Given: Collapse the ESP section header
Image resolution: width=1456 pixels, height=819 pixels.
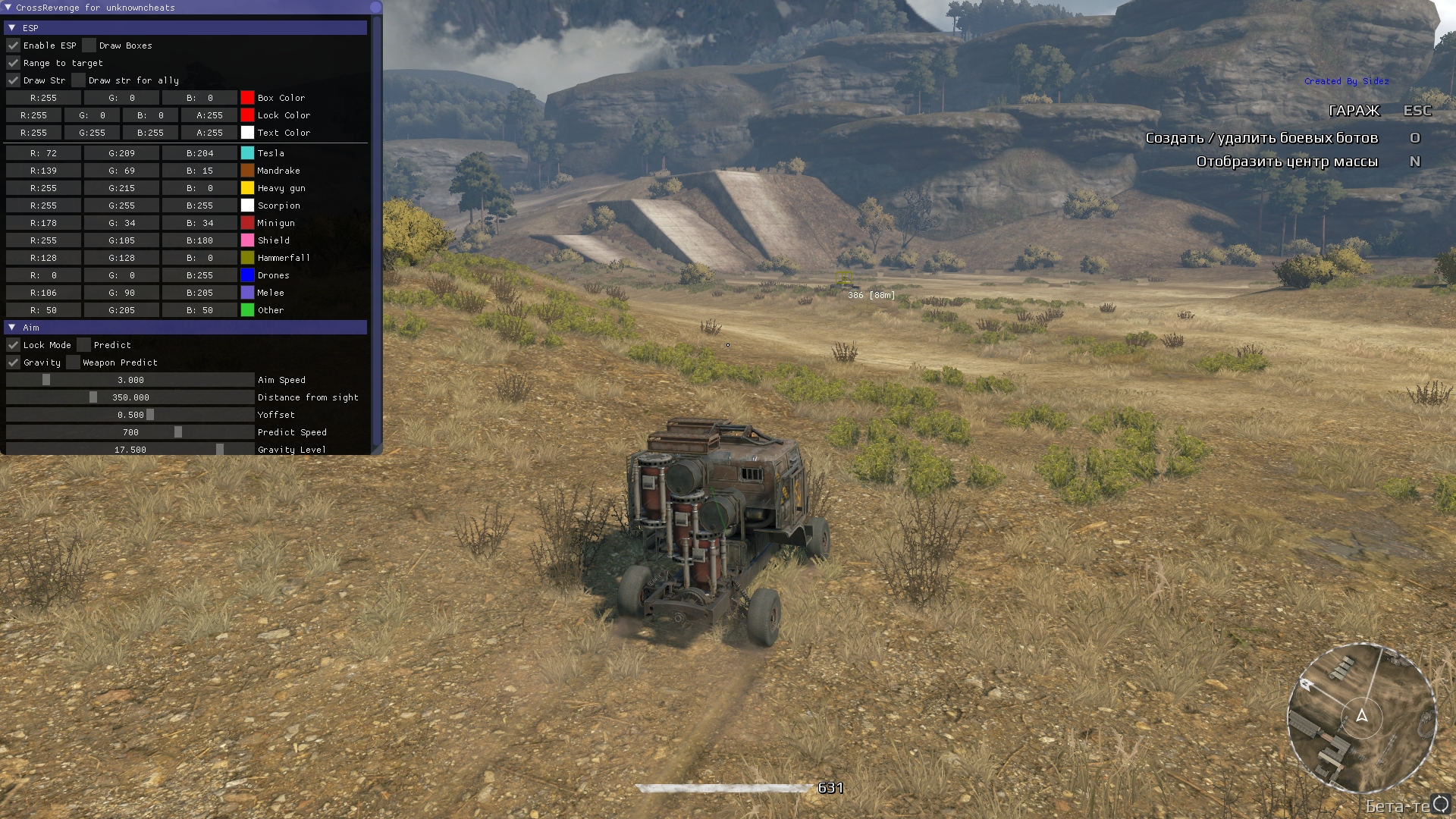Looking at the screenshot, I should 12,28.
